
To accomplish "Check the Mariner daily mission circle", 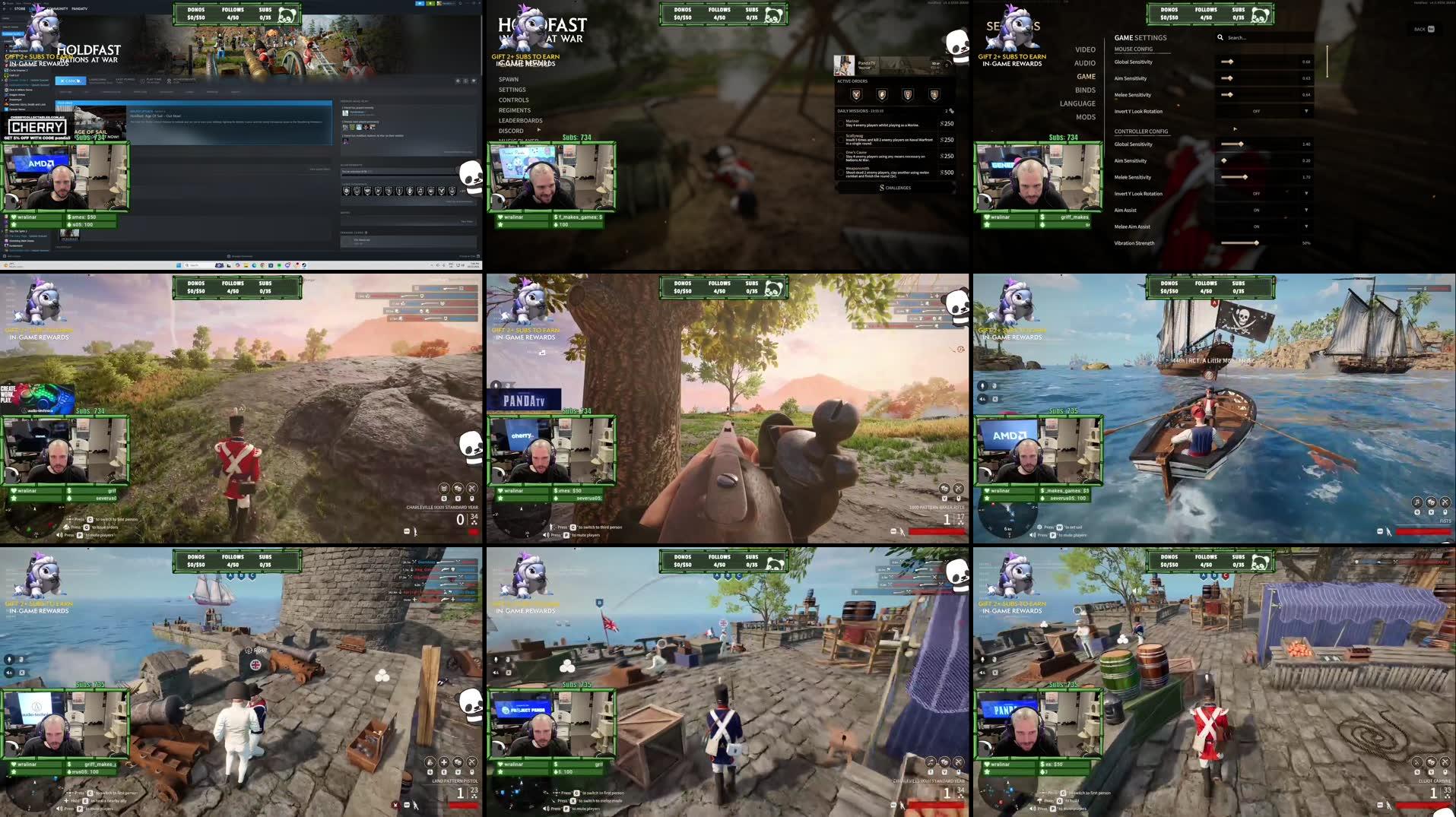I will tap(841, 123).
